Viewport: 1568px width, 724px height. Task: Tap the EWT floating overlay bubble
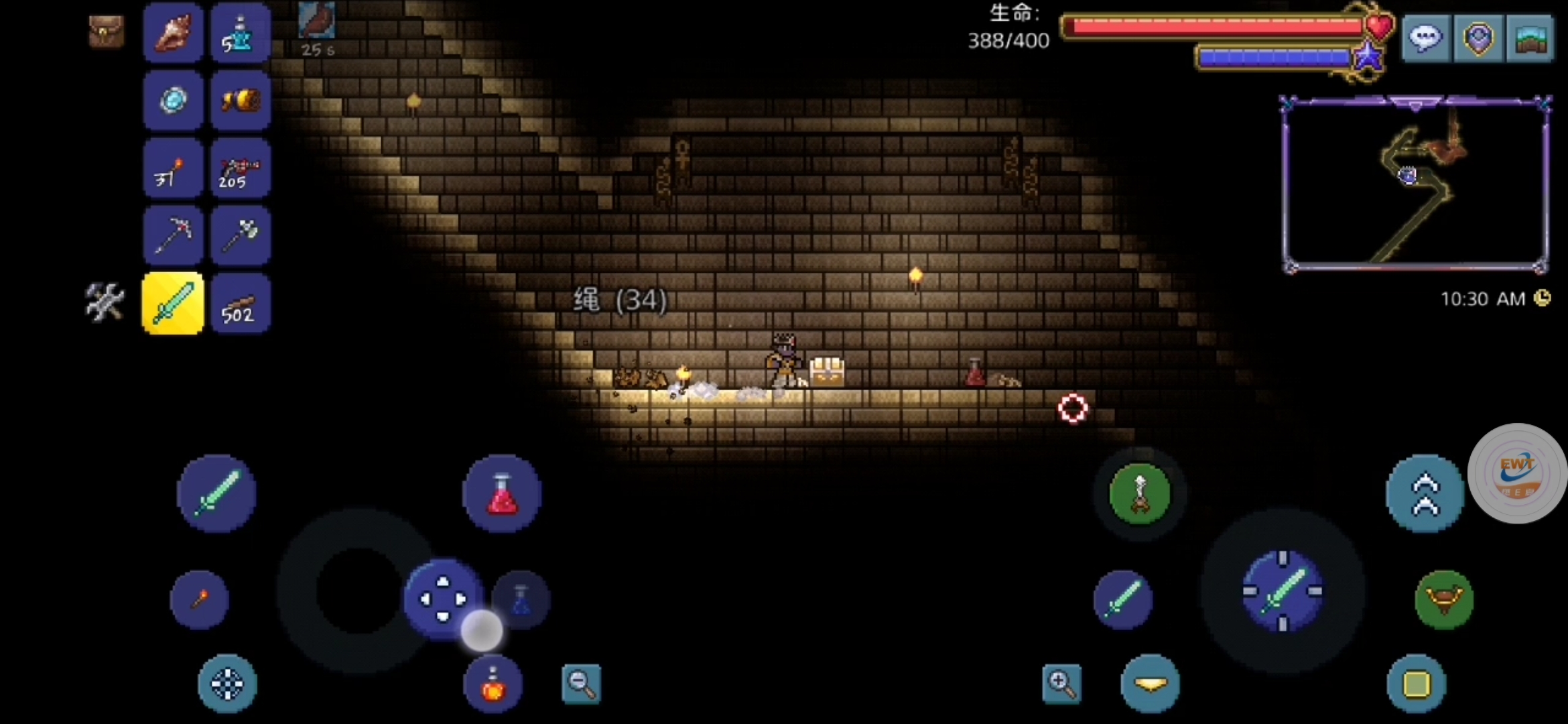point(1518,474)
